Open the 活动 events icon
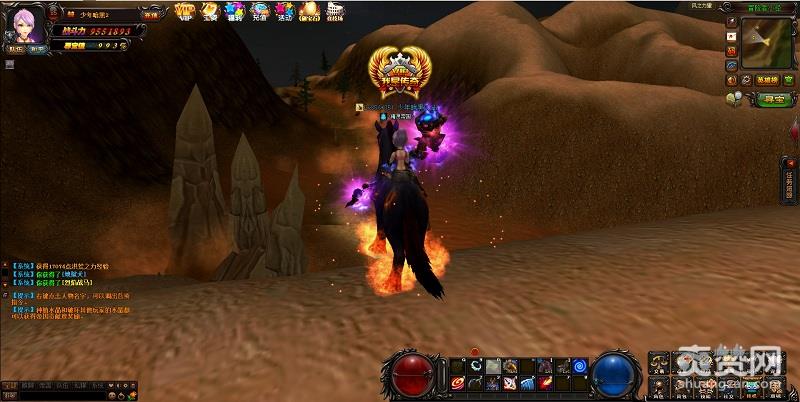The height and width of the screenshot is (402, 800). point(283,11)
